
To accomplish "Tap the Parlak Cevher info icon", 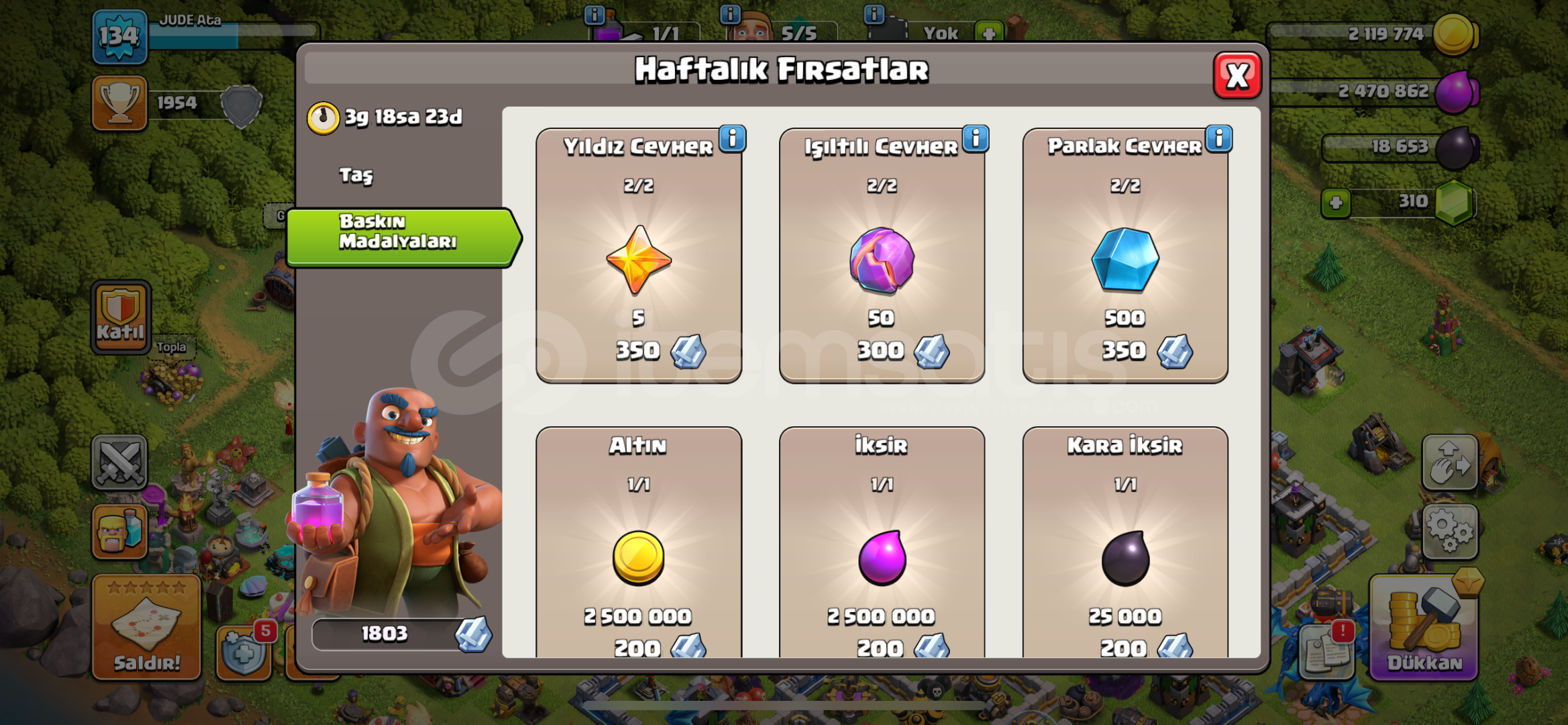I will tap(1219, 139).
